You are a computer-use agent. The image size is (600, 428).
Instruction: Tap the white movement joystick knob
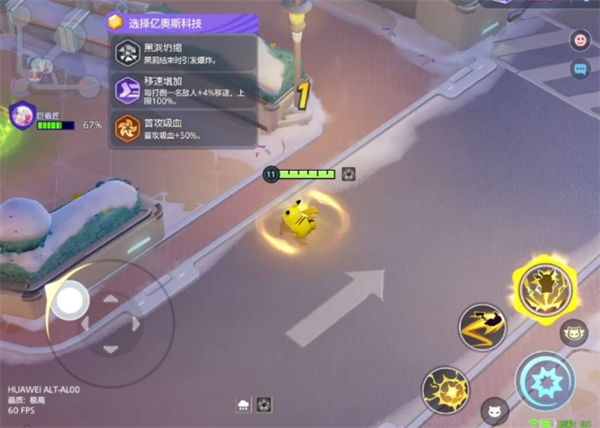71,299
